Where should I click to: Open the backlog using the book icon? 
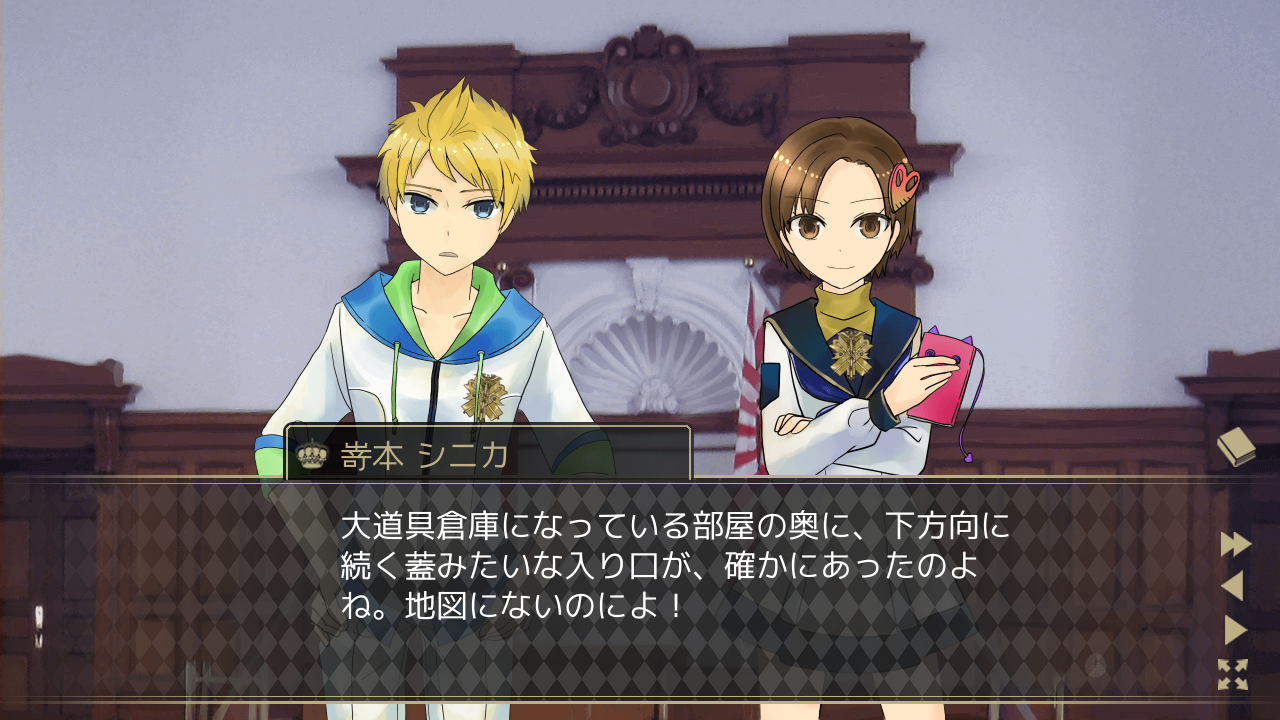pyautogui.click(x=1237, y=445)
